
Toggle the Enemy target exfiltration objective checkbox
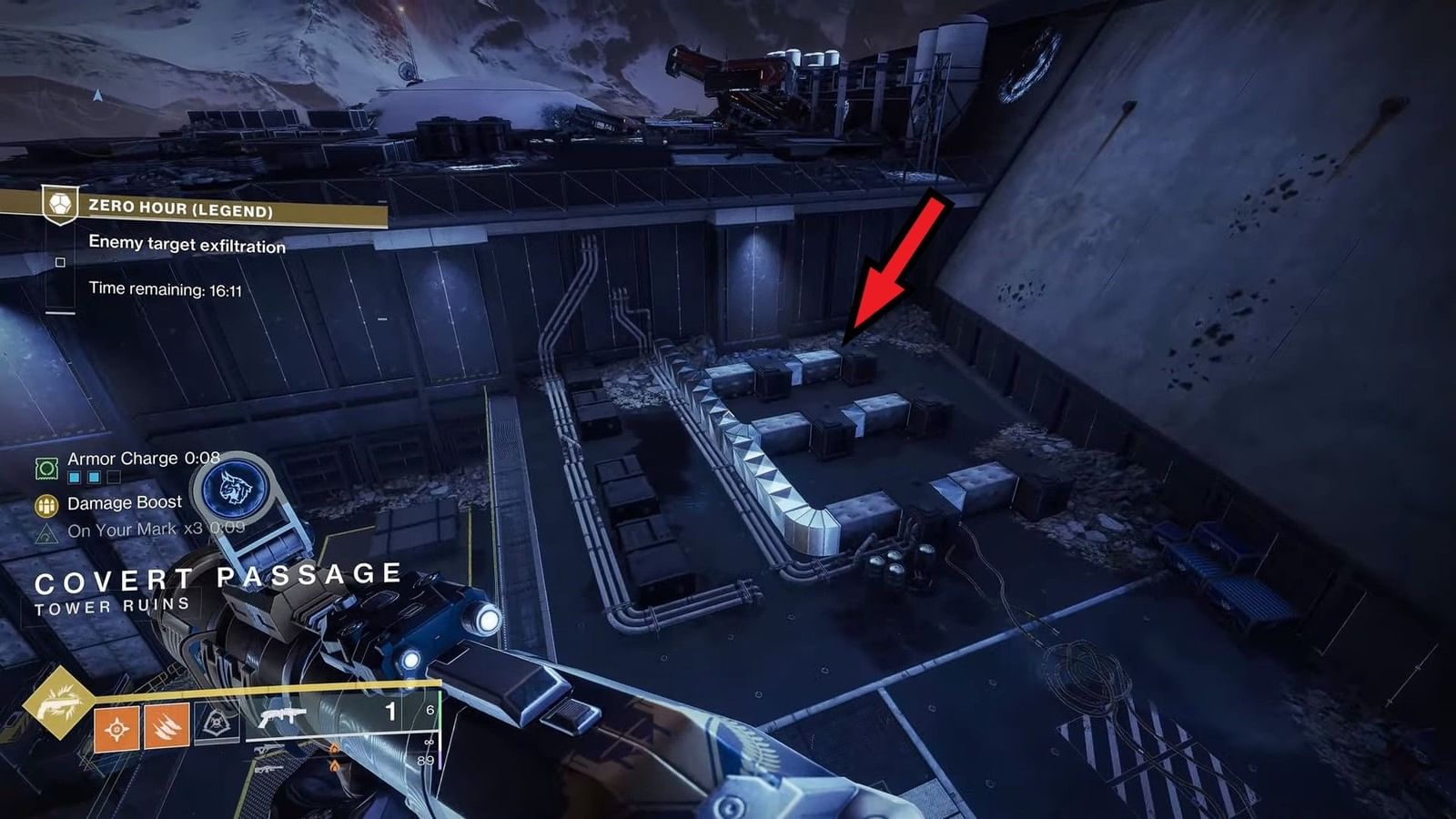[60, 261]
